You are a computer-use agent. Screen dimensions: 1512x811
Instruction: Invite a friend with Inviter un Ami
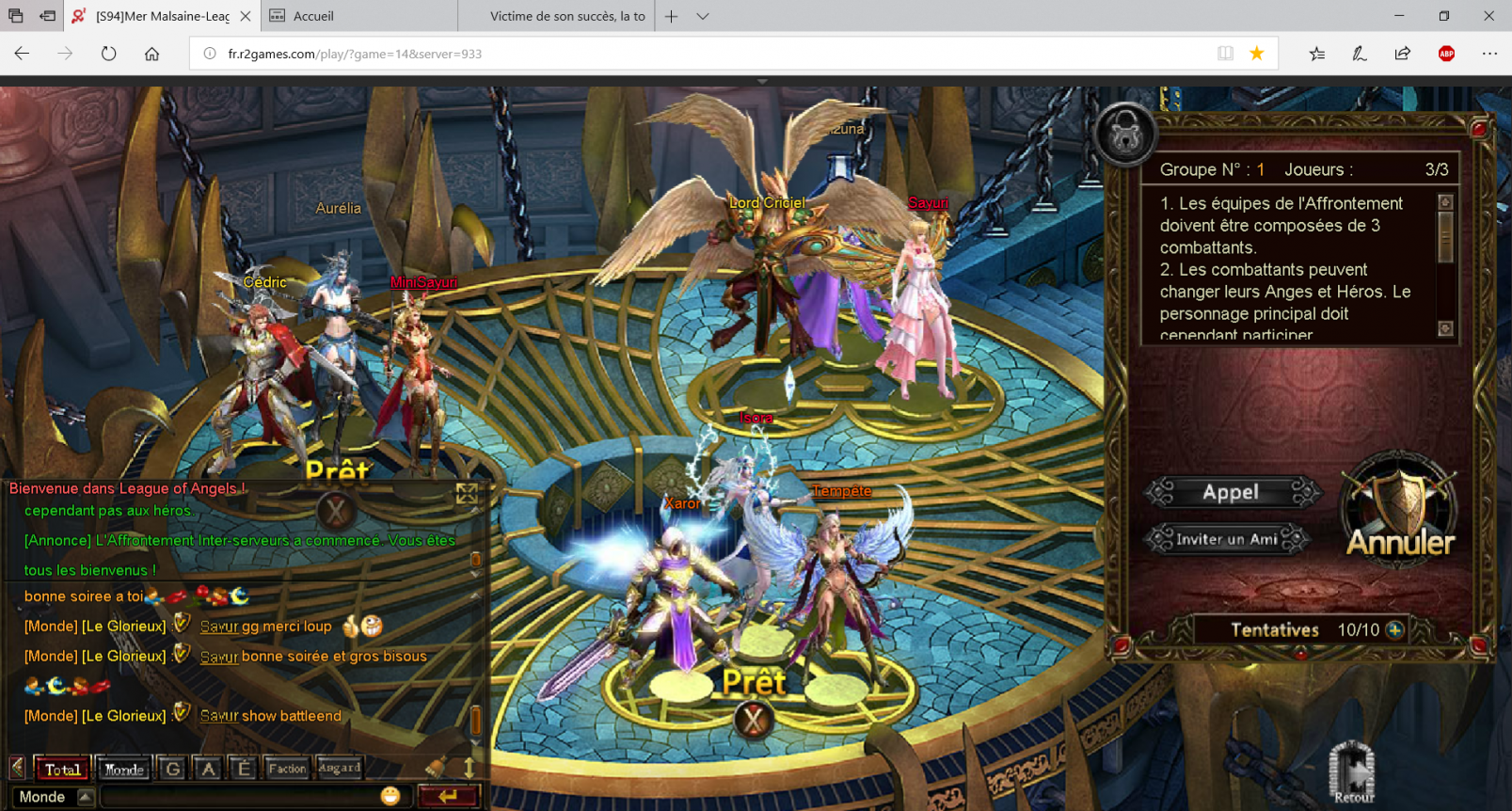coord(1226,539)
